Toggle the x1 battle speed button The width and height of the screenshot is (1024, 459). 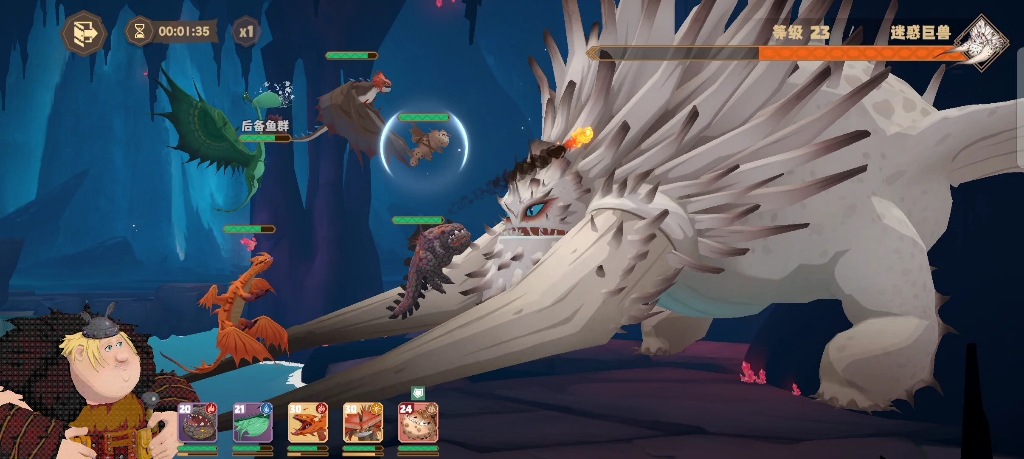[x=246, y=31]
